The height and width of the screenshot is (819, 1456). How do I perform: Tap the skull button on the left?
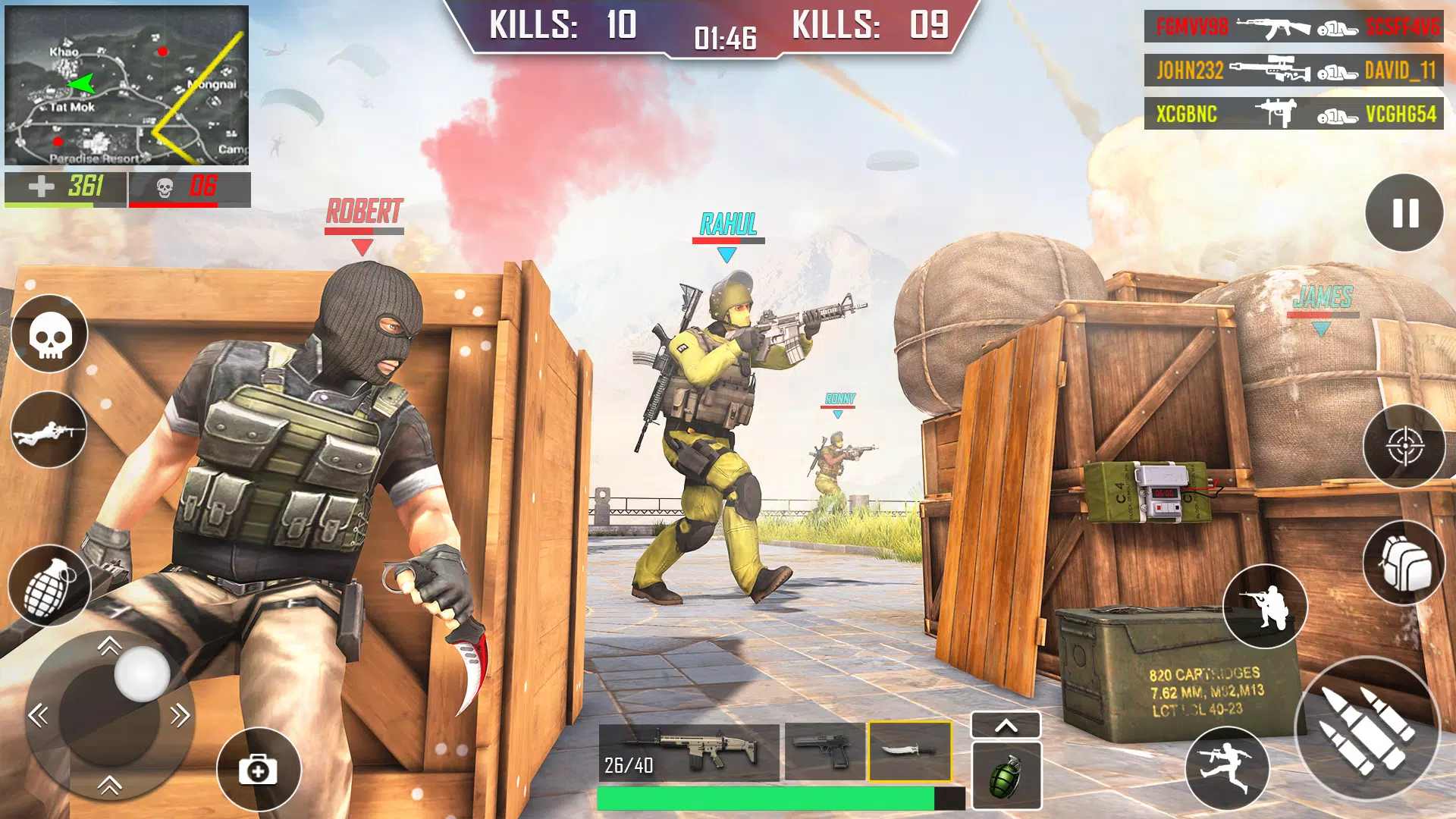[x=50, y=334]
